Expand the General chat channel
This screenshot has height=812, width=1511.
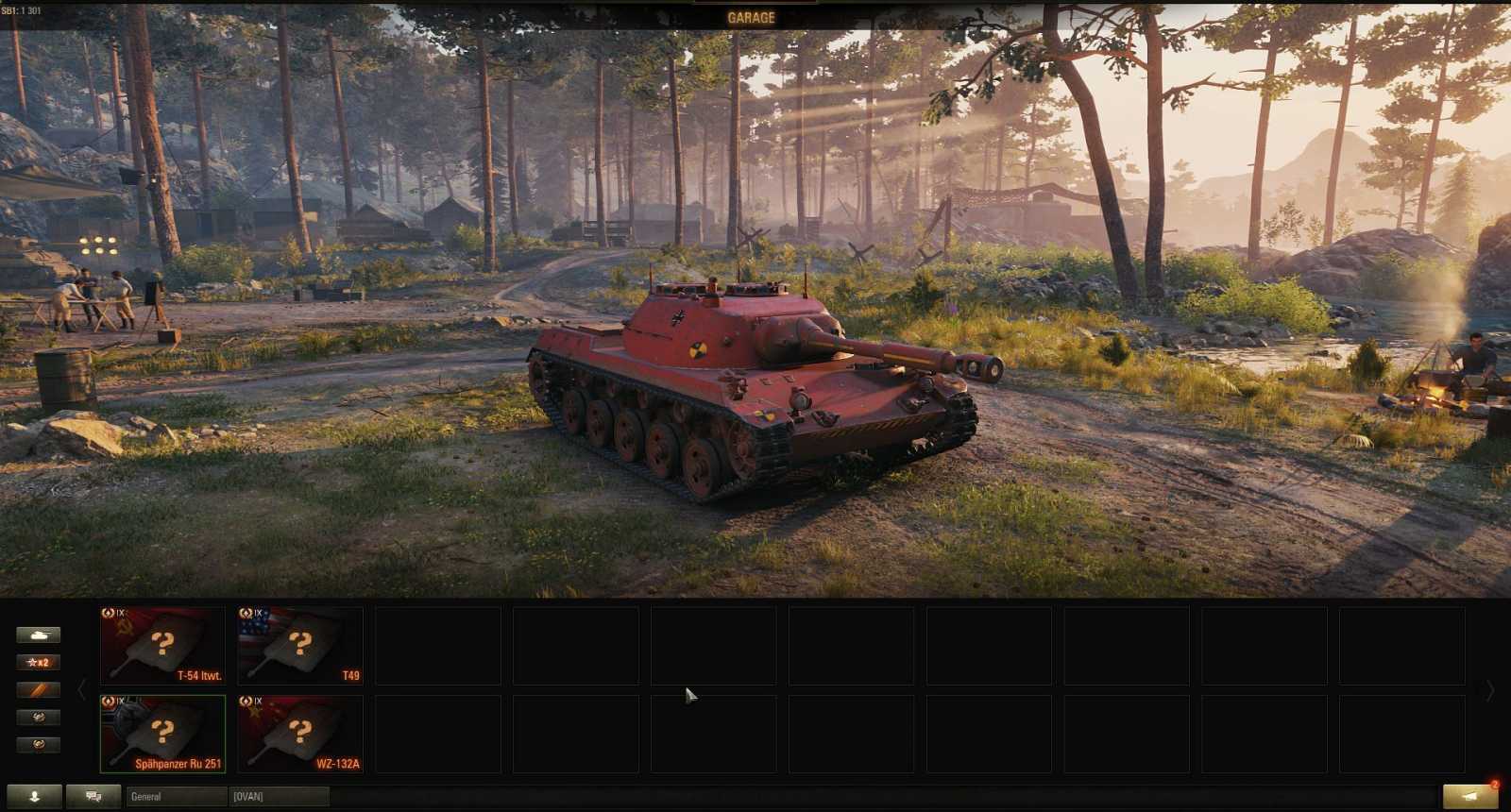(176, 796)
